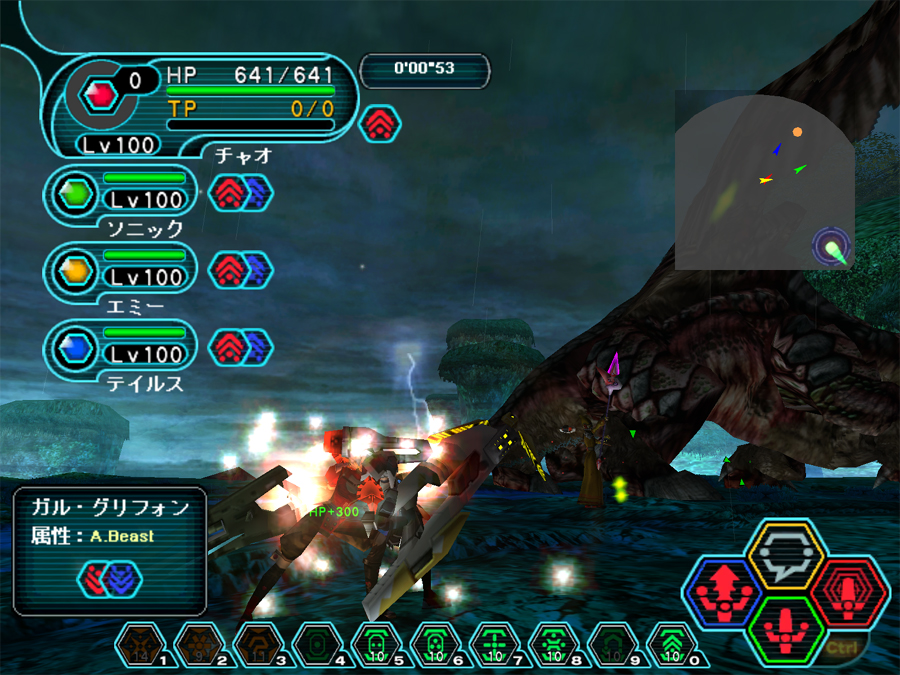Activate the green icon in slot 5
900x675 pixels.
376,646
